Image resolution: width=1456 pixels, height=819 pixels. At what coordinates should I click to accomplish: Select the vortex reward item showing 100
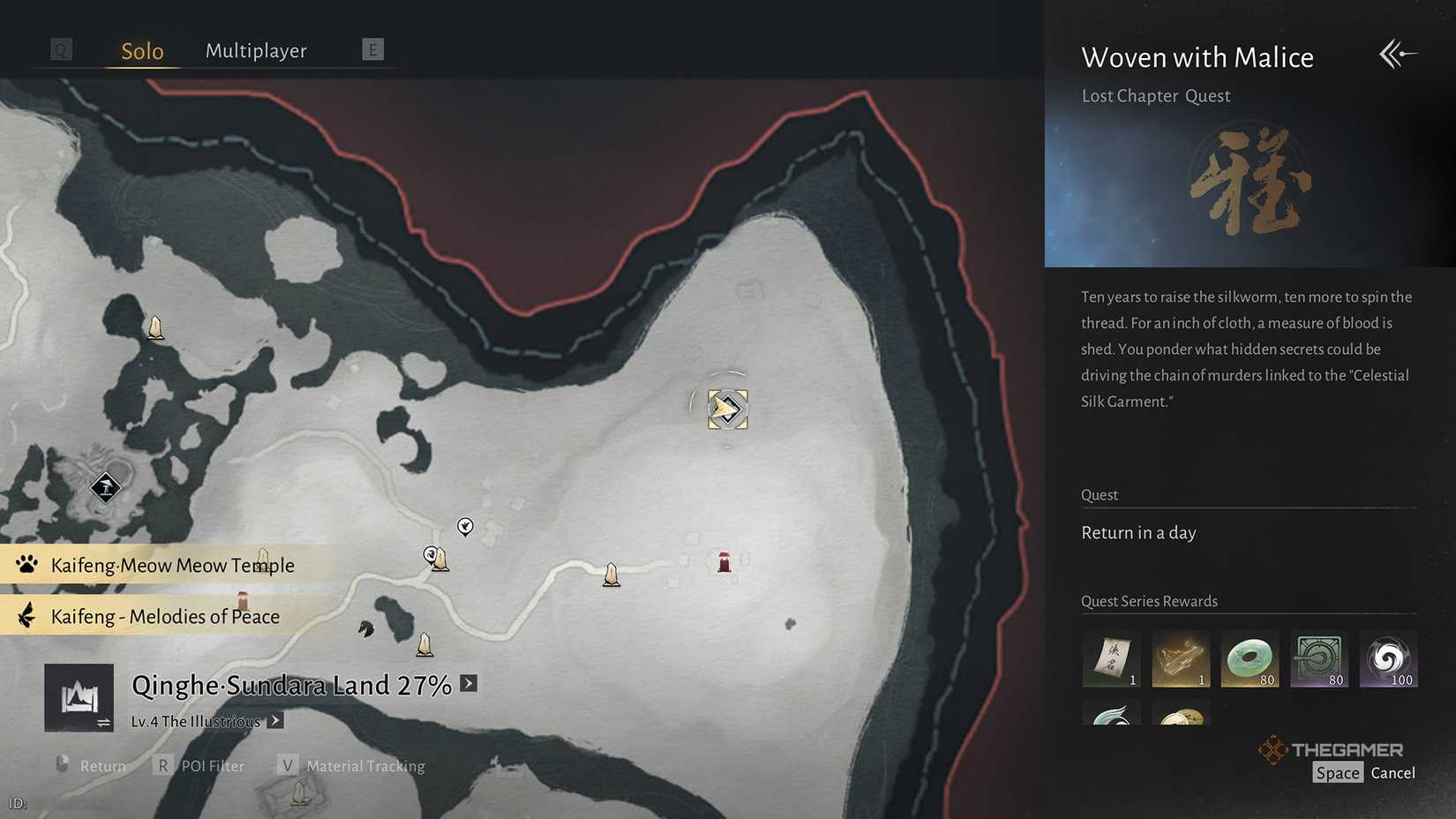(1389, 658)
